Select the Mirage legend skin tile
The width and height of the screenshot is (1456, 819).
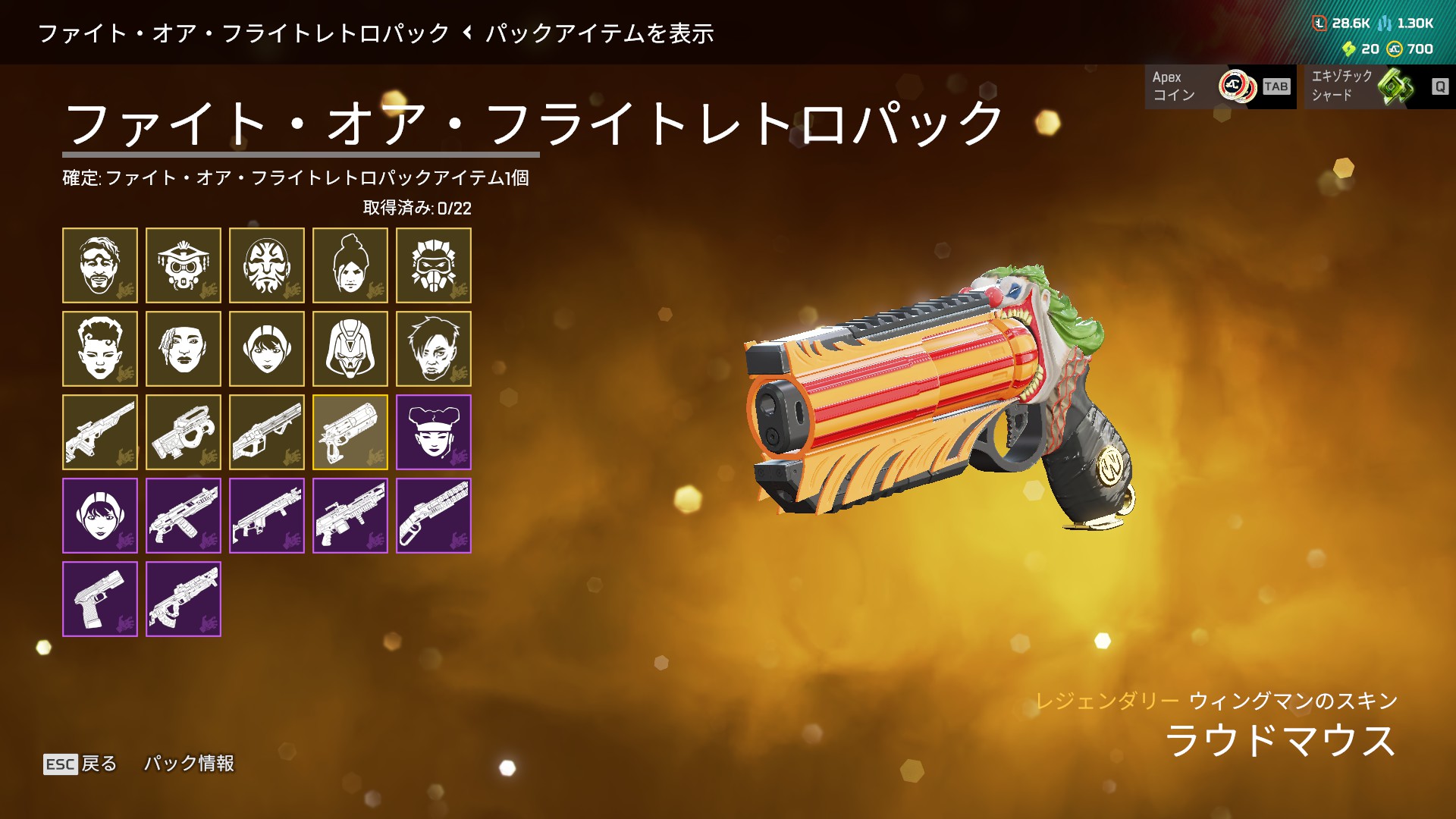pyautogui.click(x=99, y=265)
